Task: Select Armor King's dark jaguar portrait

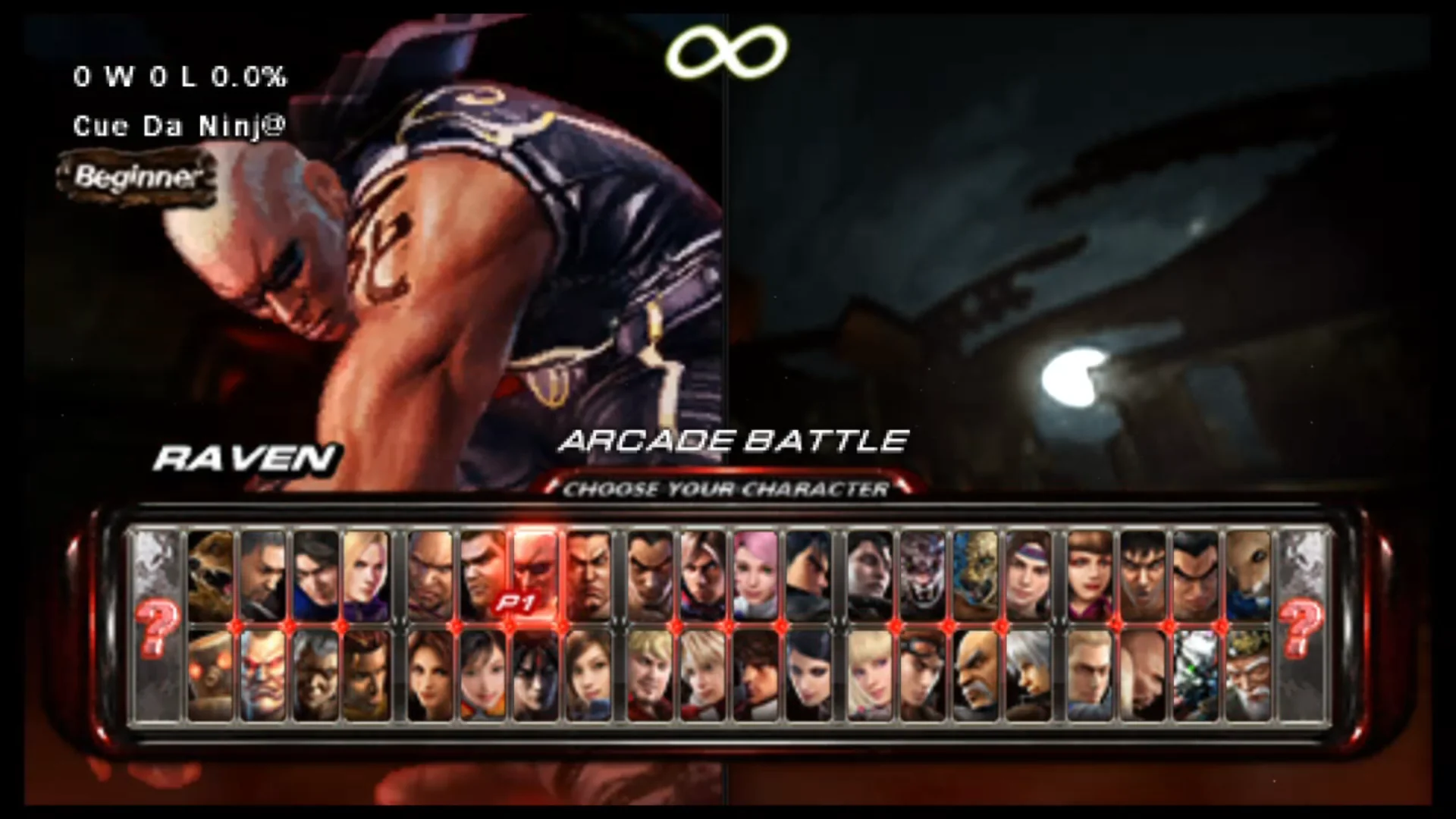Action: [923, 576]
